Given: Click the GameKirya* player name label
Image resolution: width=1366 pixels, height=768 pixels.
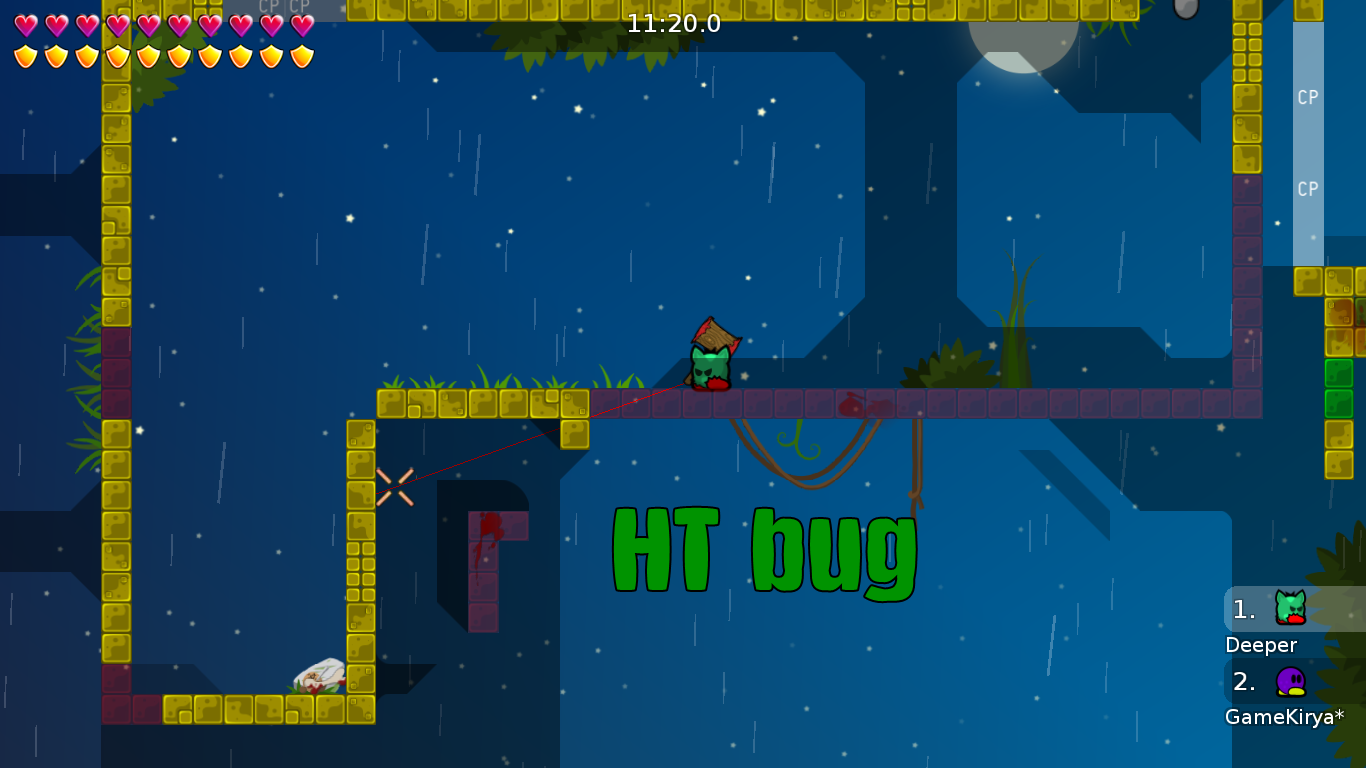Looking at the screenshot, I should [x=1284, y=715].
